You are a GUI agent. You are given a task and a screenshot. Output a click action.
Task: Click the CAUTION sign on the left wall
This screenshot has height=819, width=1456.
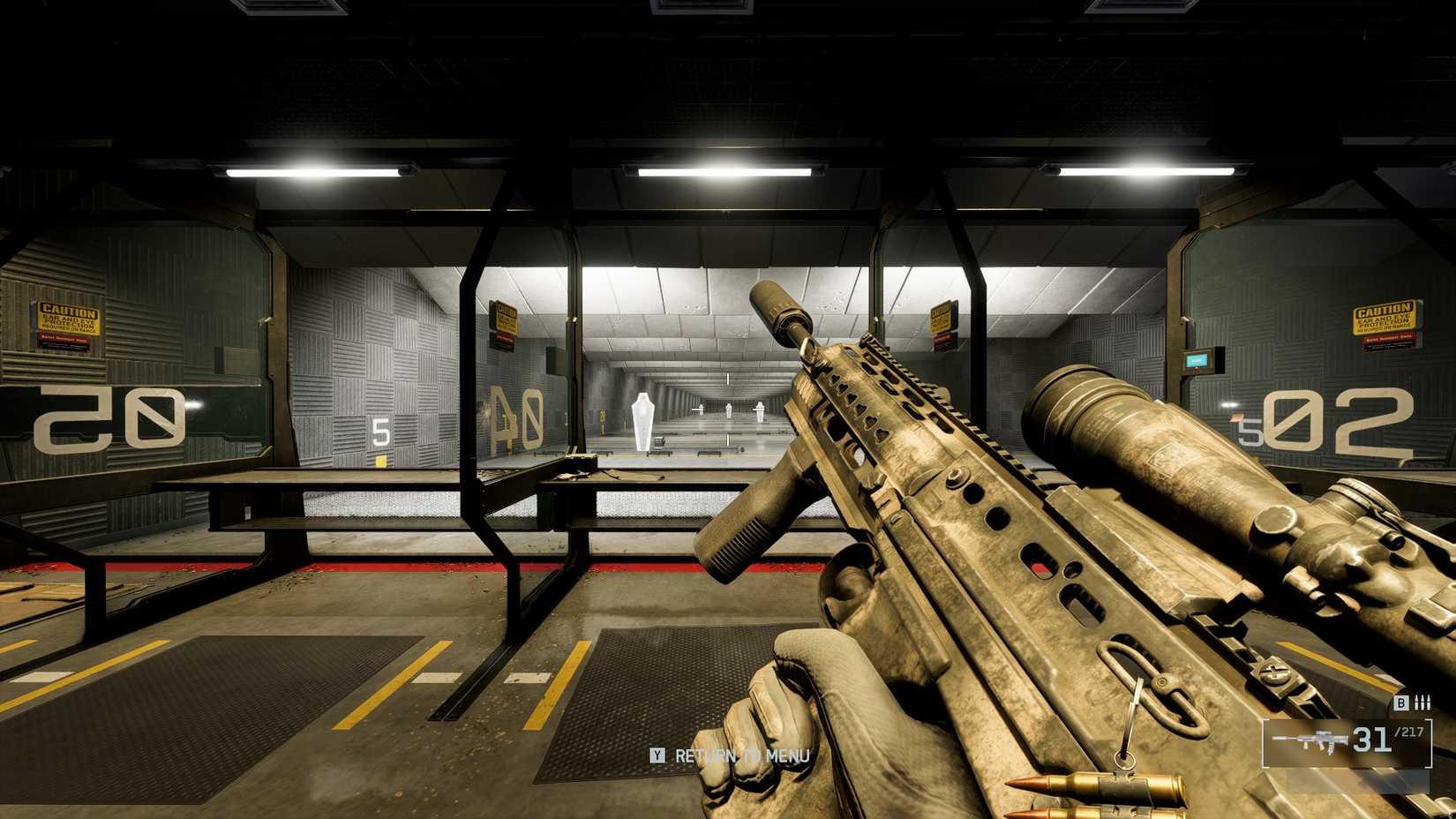pyautogui.click(x=69, y=316)
